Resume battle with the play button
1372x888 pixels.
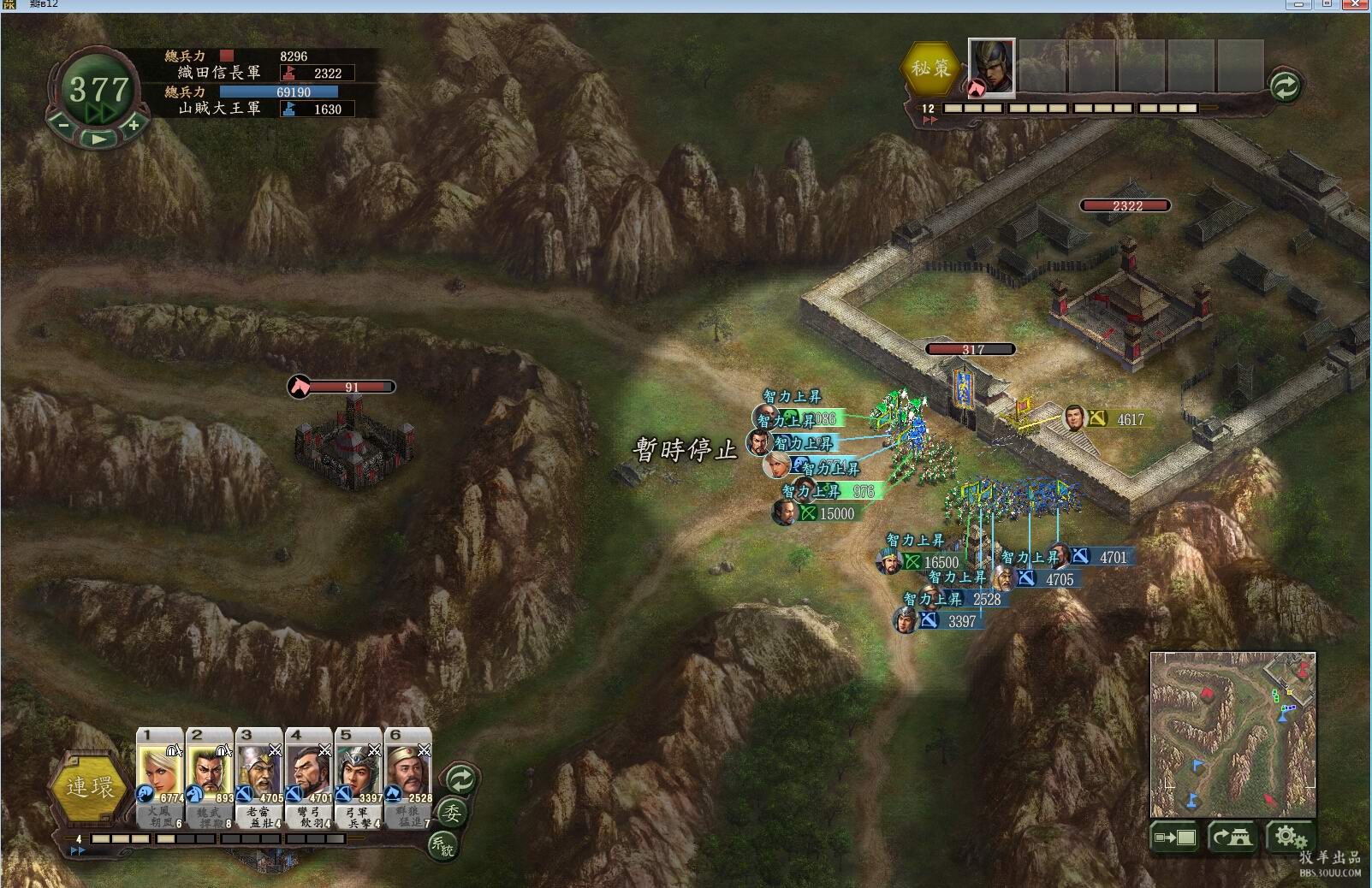(x=99, y=138)
